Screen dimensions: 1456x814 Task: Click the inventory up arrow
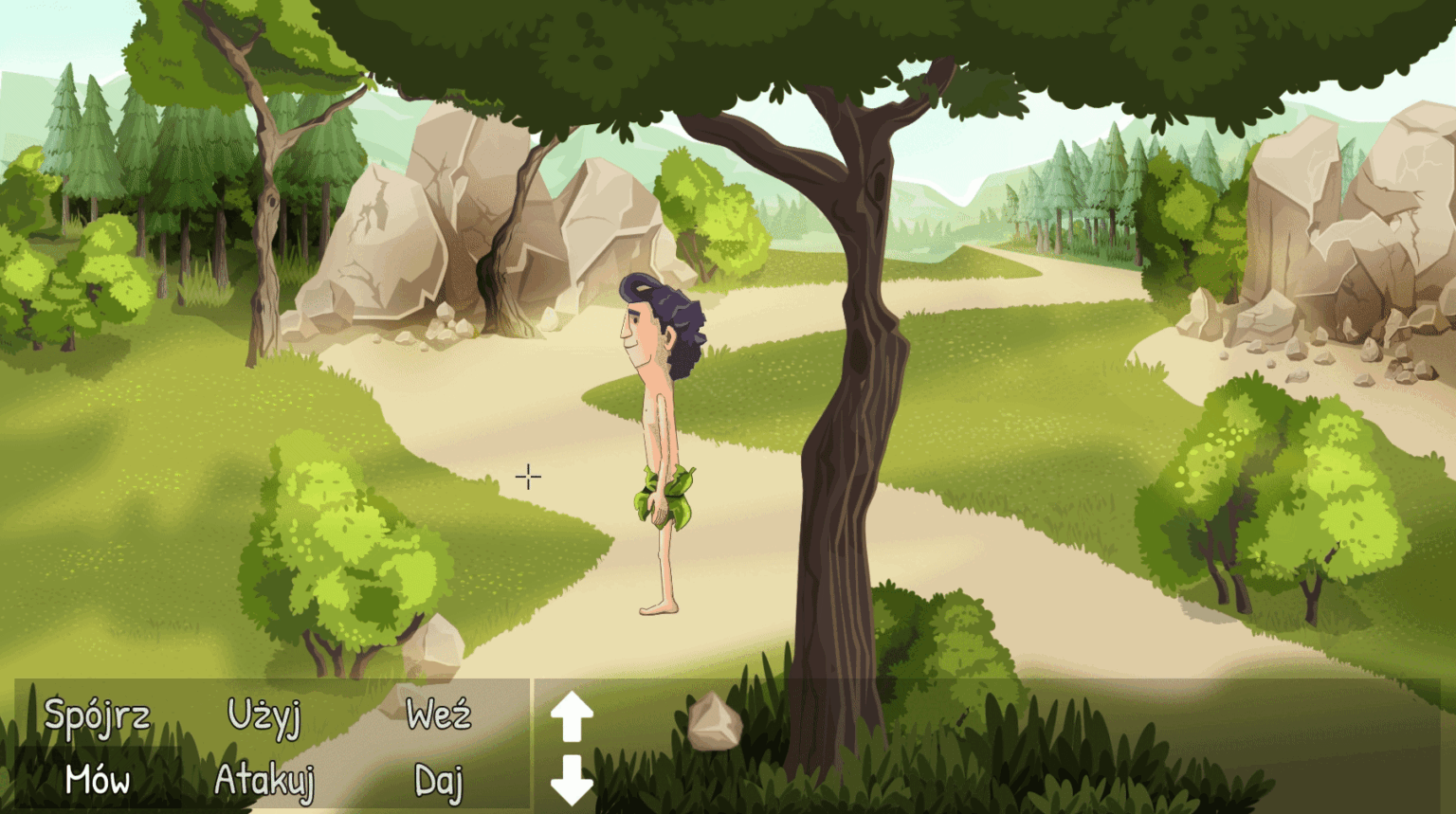pyautogui.click(x=572, y=716)
